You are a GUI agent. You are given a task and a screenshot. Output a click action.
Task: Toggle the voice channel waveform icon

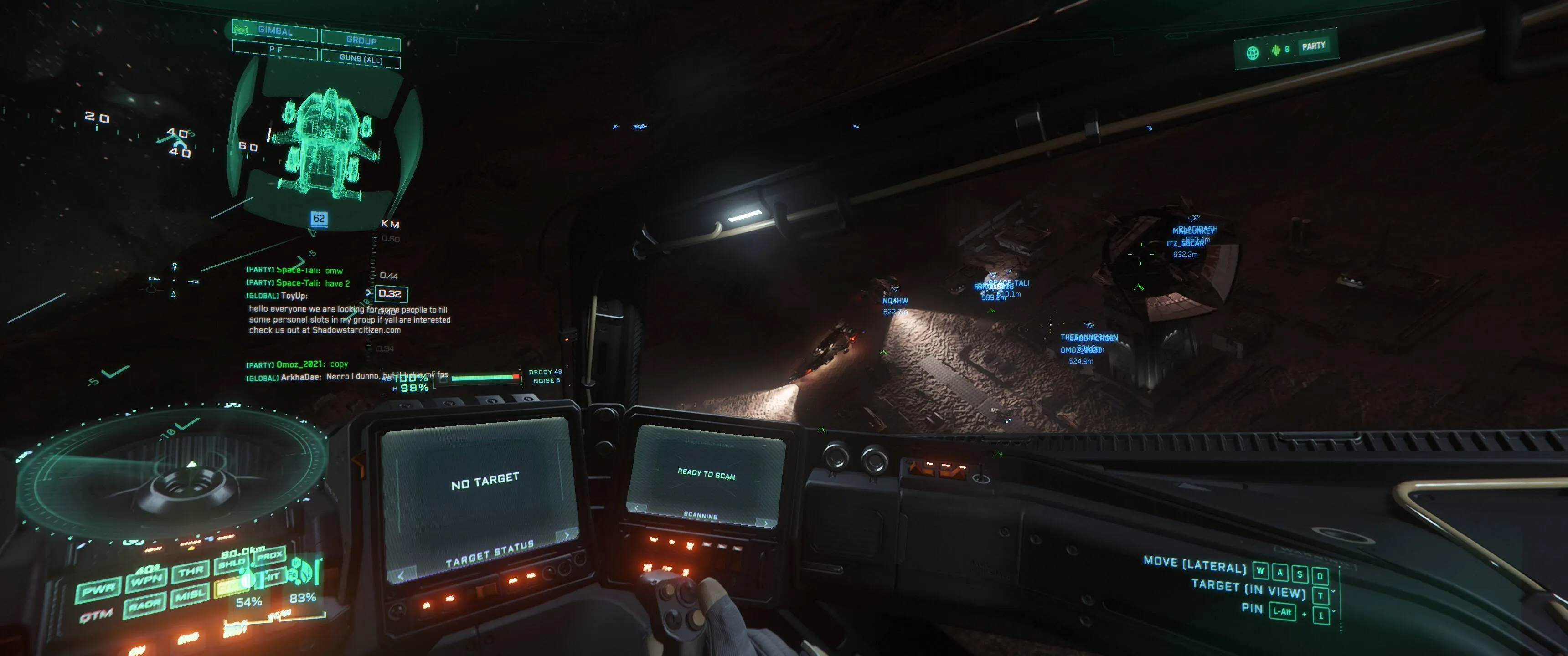pos(1275,51)
